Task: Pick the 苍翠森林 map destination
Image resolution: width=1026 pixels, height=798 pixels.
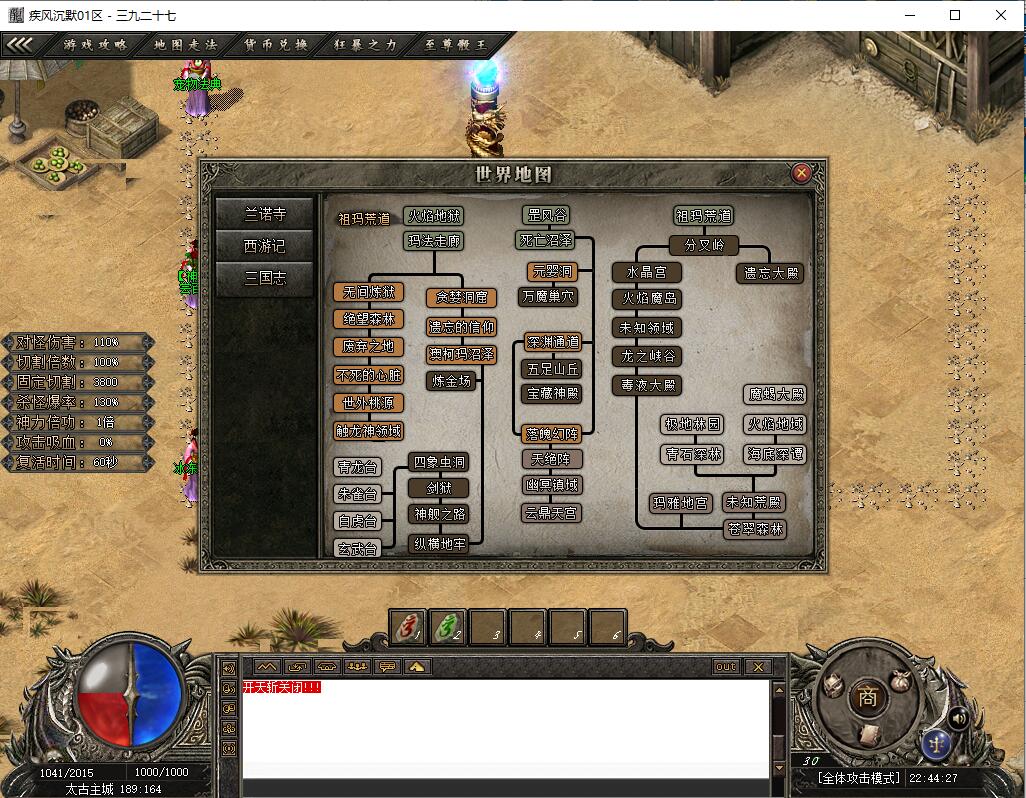Action: 755,529
